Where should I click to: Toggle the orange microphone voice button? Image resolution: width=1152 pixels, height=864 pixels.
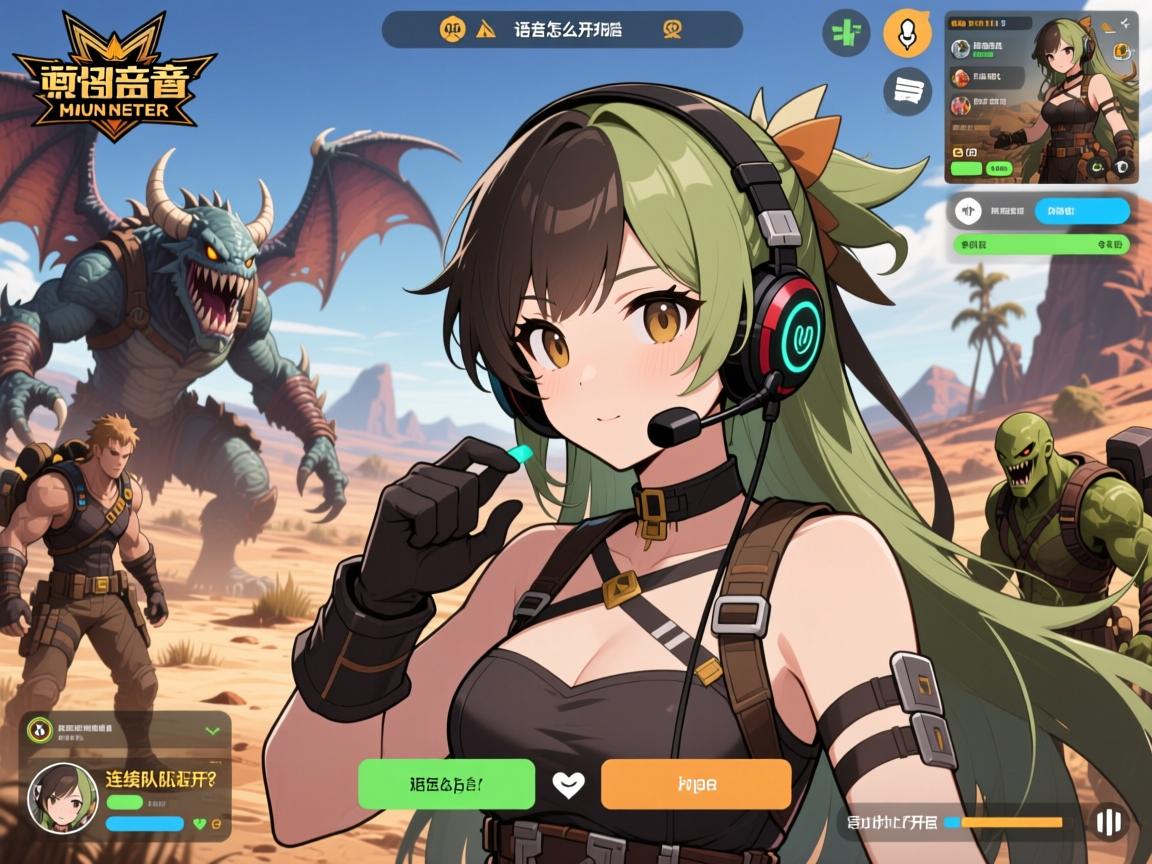[x=907, y=35]
